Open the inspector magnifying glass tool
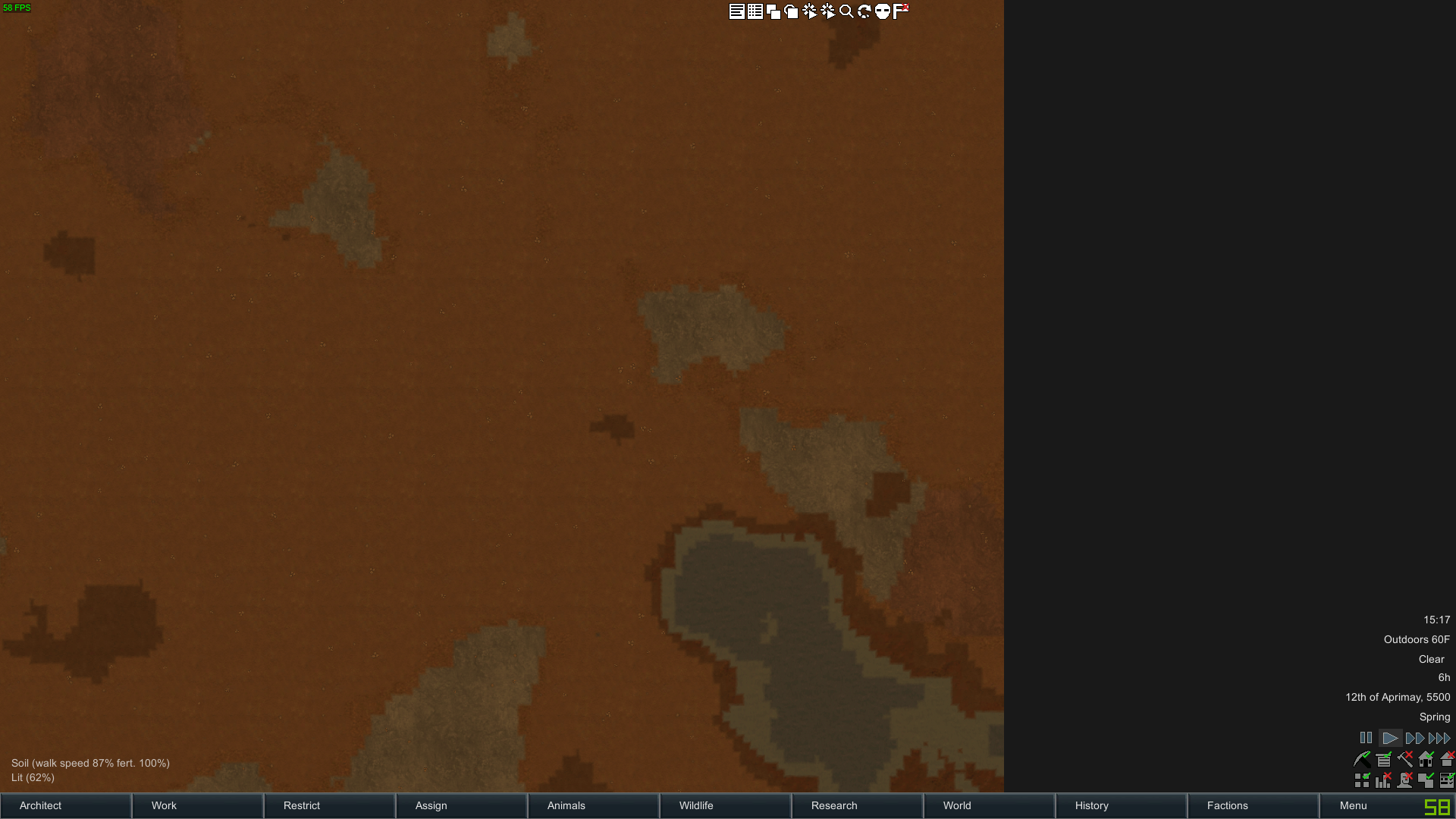 point(846,11)
